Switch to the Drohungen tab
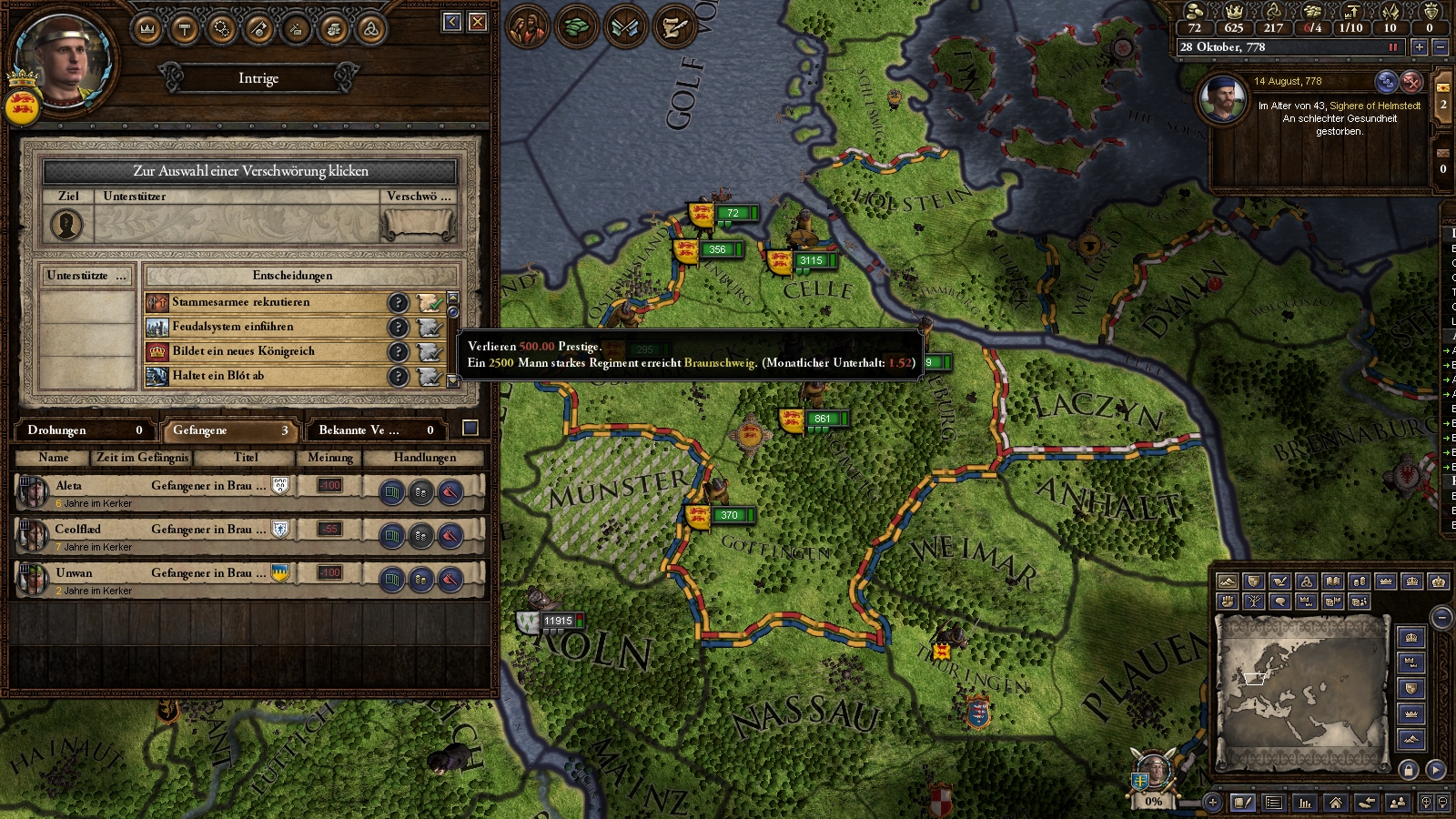 pyautogui.click(x=84, y=430)
